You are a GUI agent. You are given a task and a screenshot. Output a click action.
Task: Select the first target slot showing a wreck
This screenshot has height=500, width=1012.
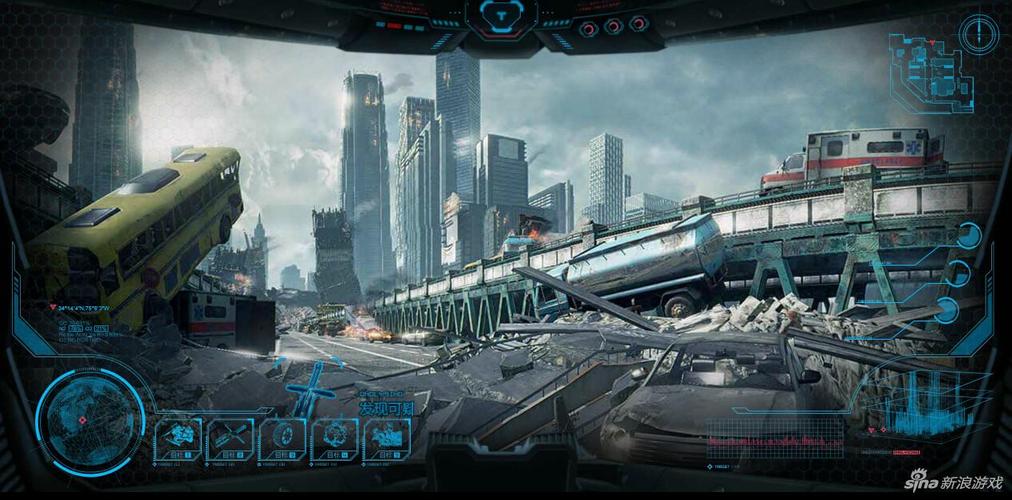tap(178, 438)
